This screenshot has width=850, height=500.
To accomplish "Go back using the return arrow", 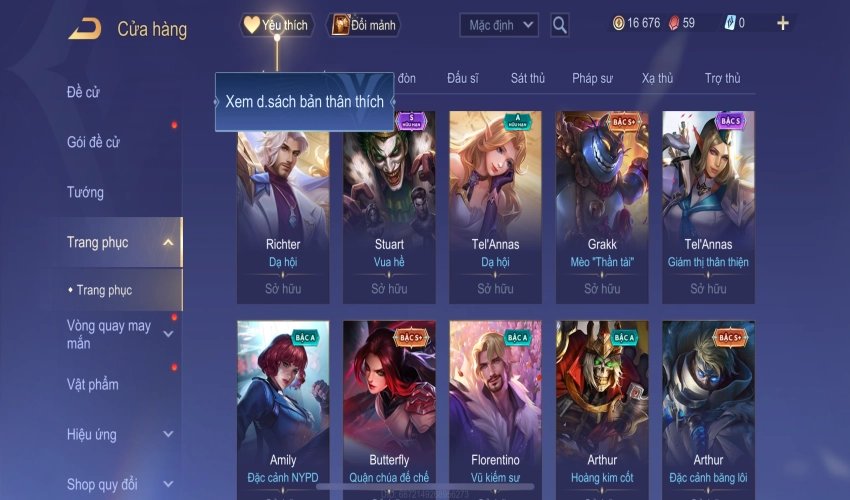I will (x=85, y=28).
